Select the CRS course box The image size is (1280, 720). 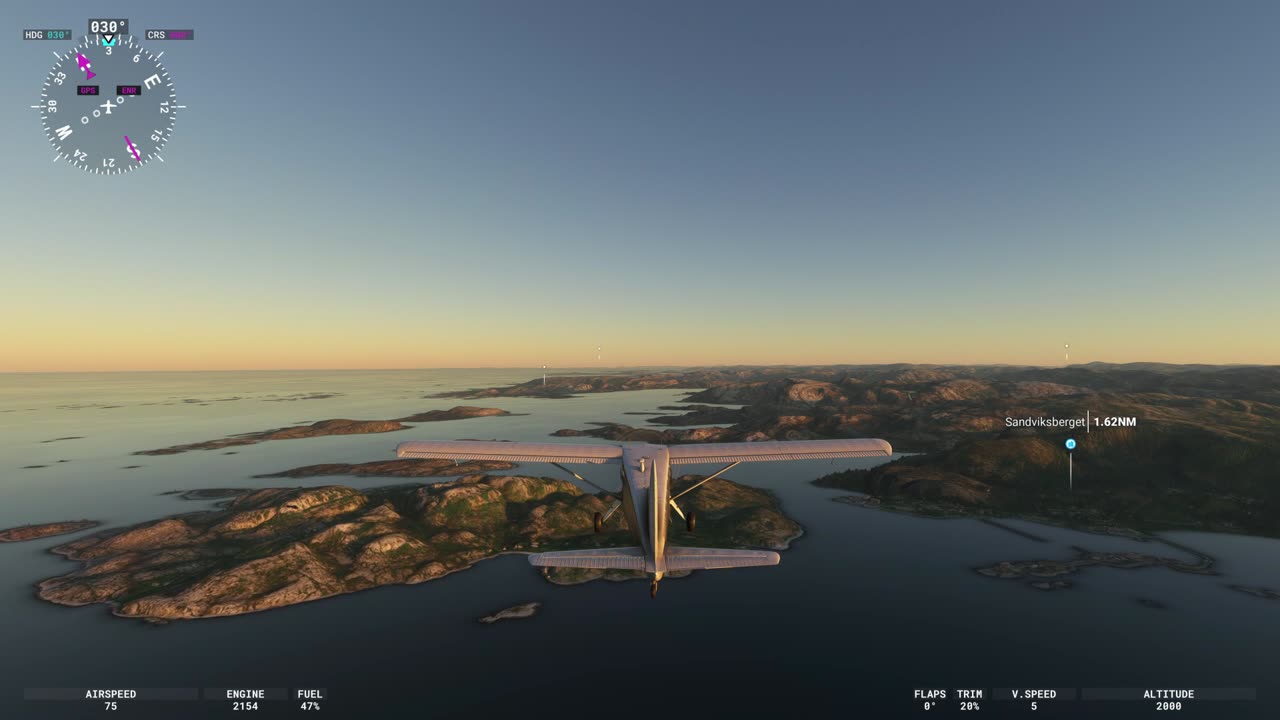click(x=169, y=35)
